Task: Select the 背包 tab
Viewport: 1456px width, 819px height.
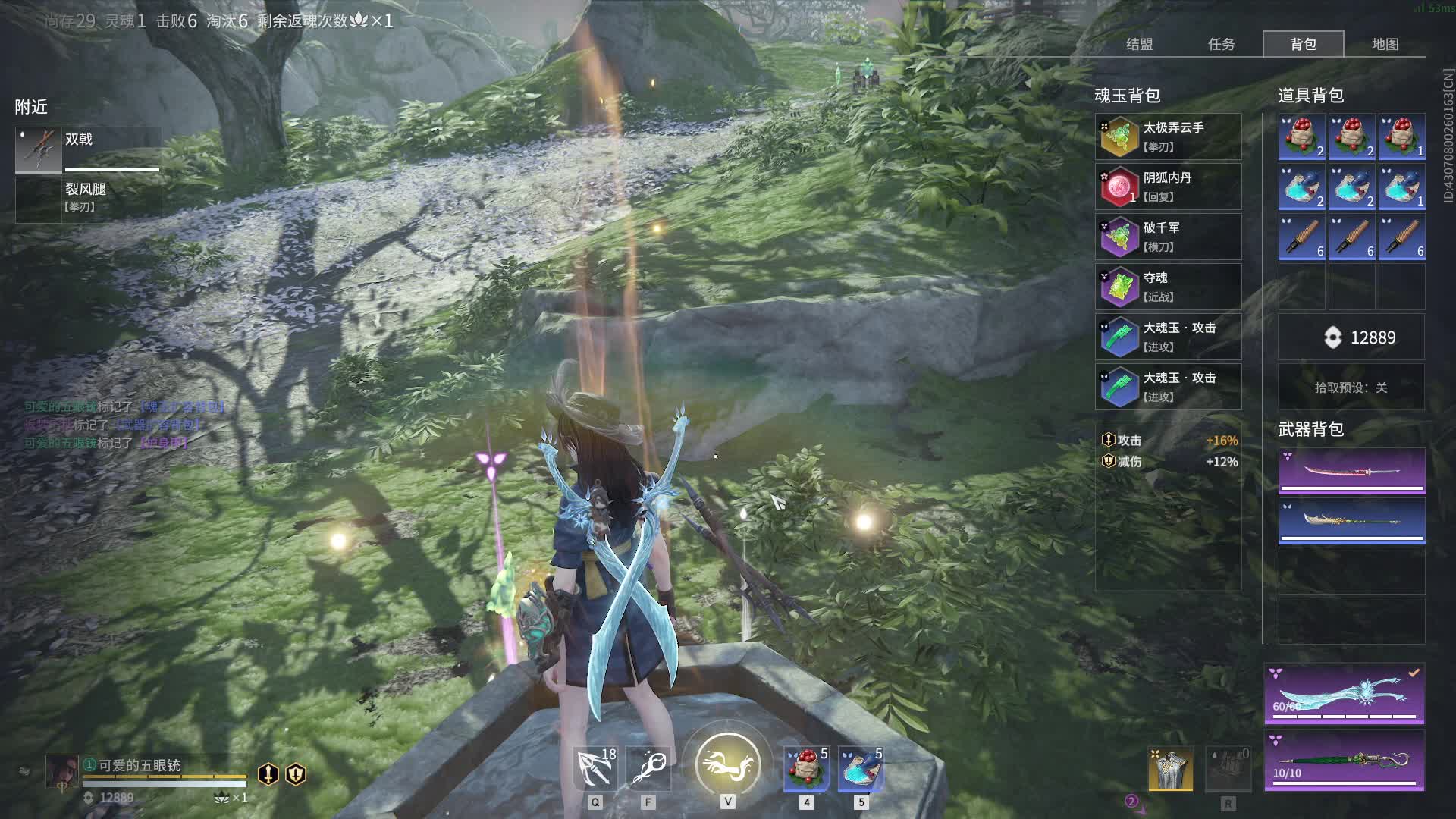Action: point(1303,44)
